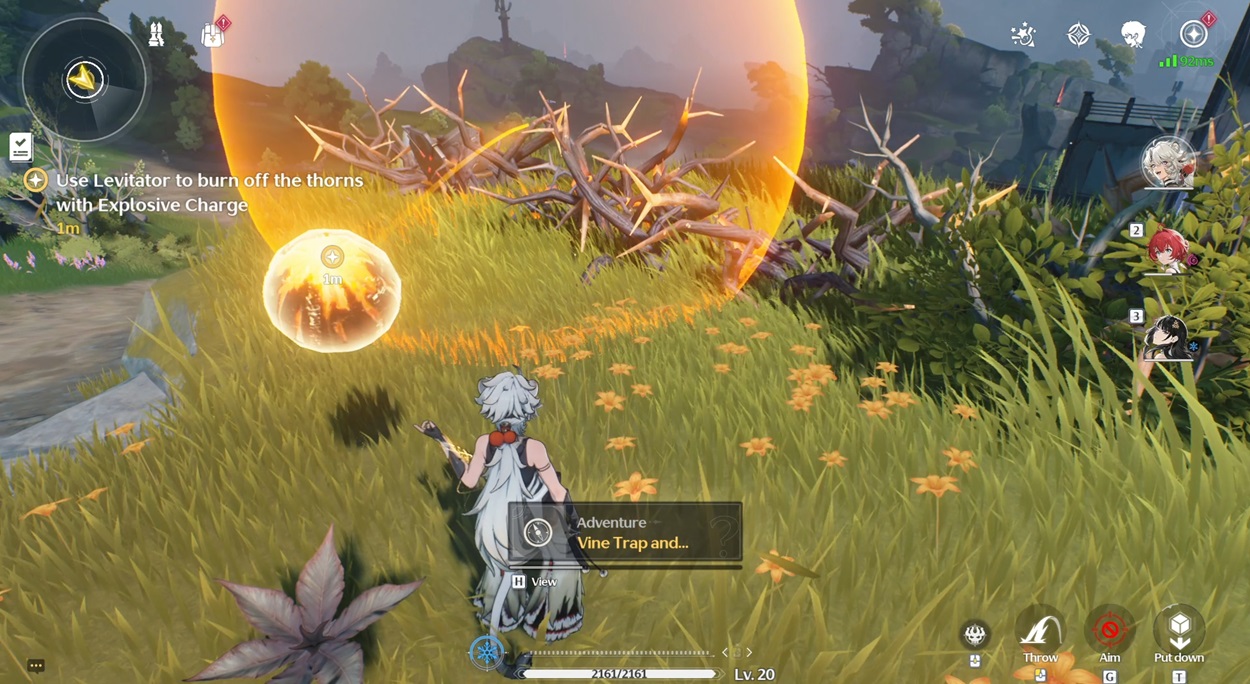Switch to the black-haired character in slot 3
Screen dimensions: 1250x684
(x=1168, y=338)
